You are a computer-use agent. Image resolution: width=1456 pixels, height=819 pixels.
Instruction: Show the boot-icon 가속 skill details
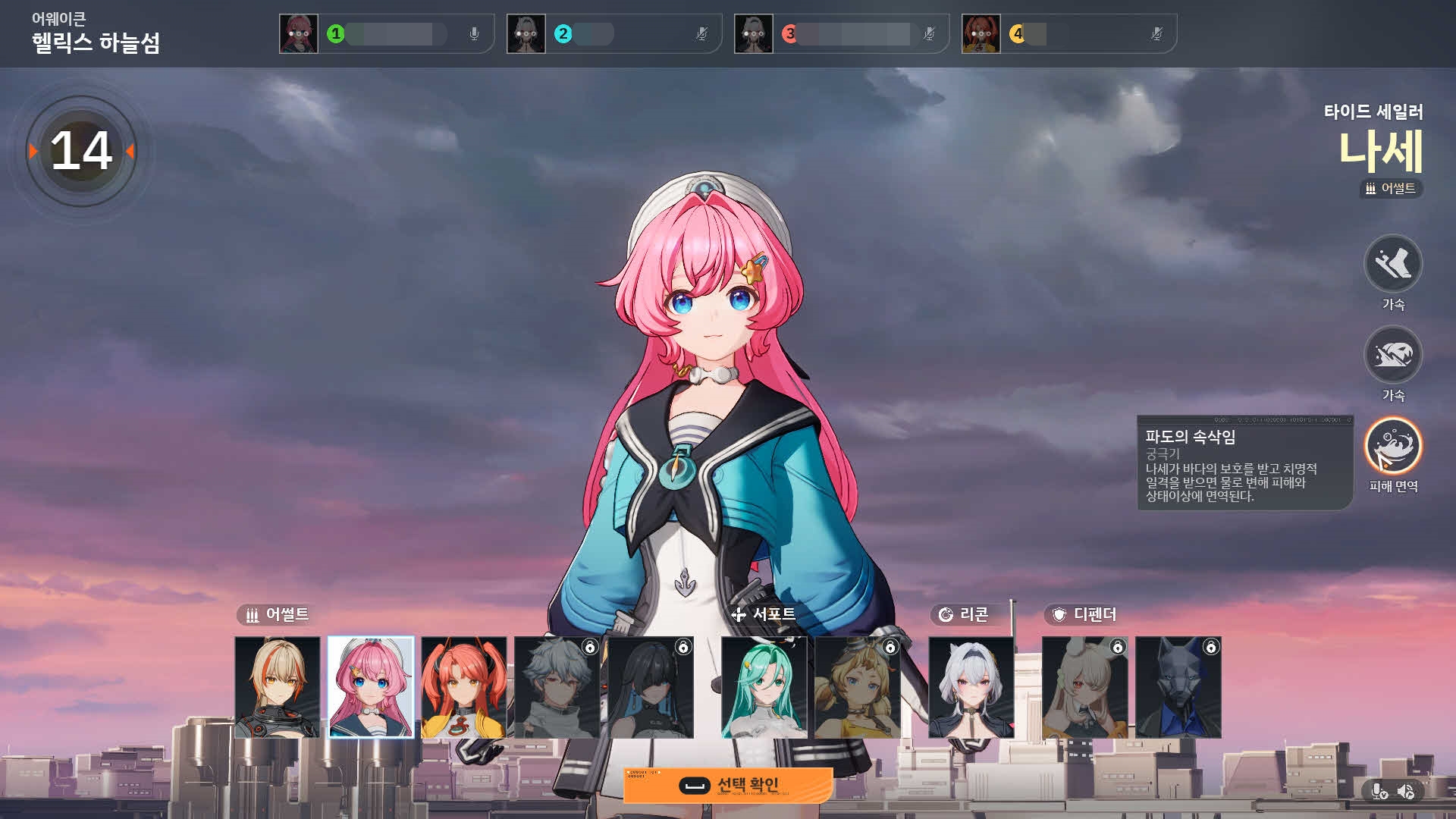tap(1393, 264)
